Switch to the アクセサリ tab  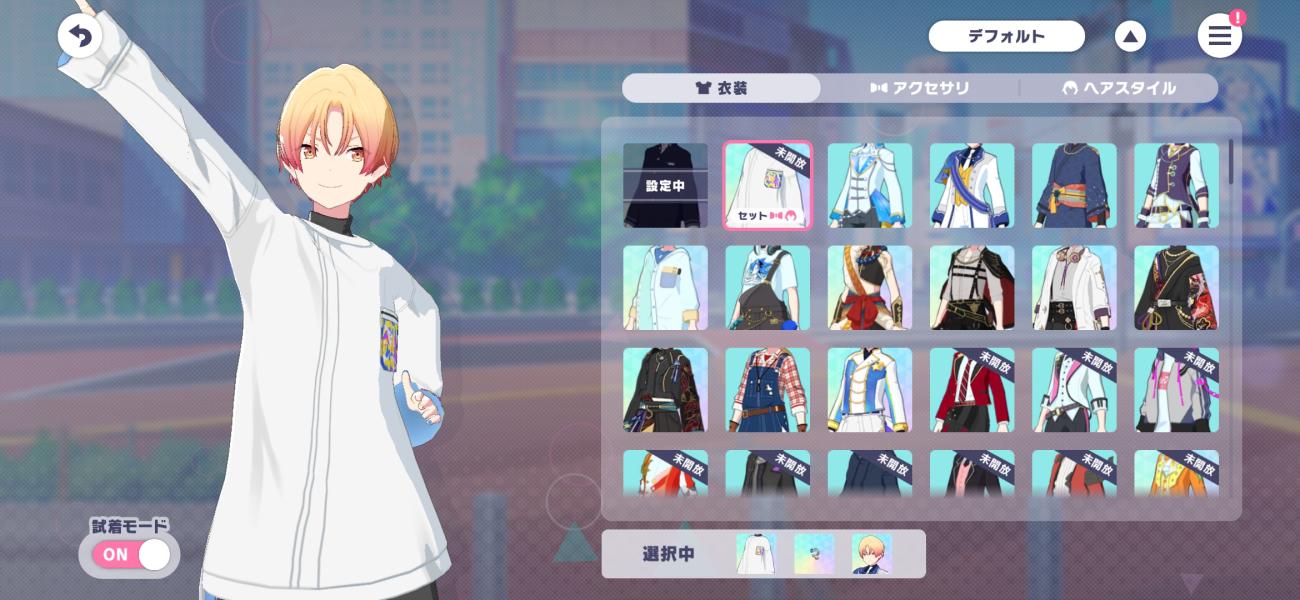(x=920, y=88)
